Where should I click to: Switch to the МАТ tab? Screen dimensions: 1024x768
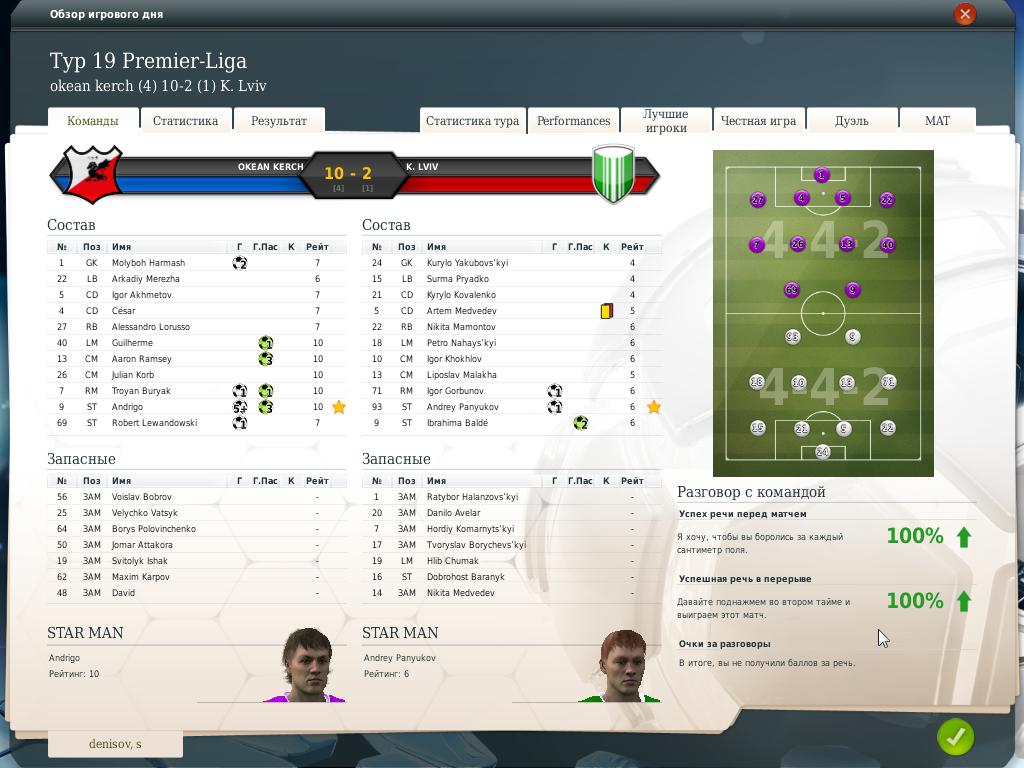point(937,121)
